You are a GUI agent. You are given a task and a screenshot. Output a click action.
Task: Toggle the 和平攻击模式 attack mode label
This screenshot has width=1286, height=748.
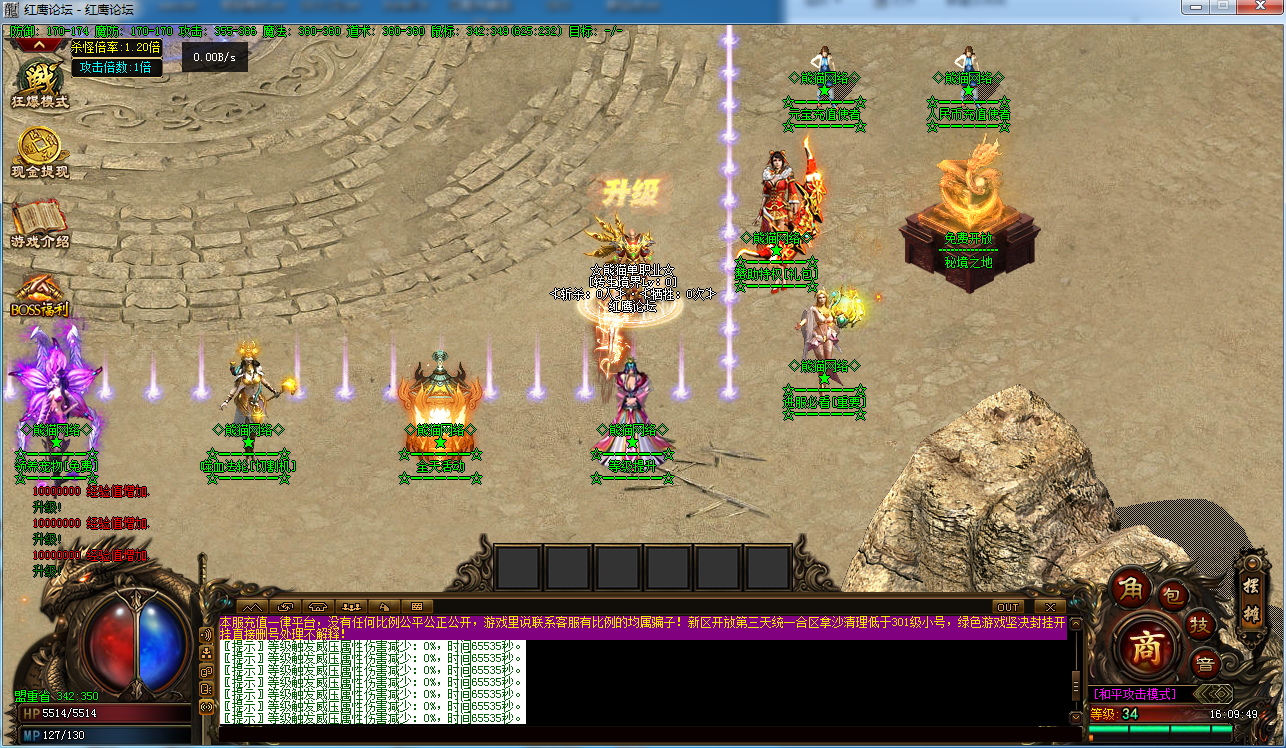[1134, 694]
